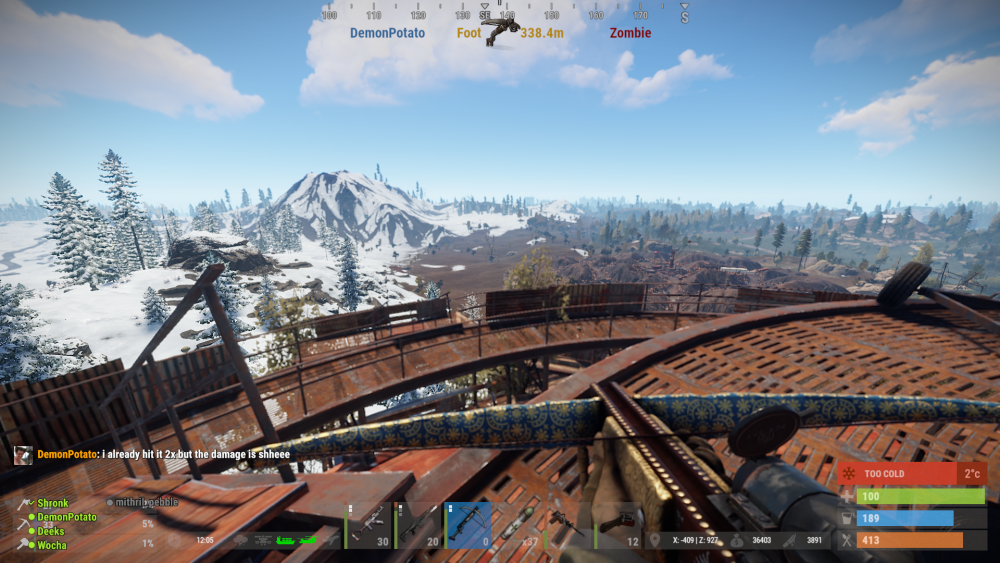Select the hotbar slot showing 12
This screenshot has width=1000, height=563.
(x=618, y=526)
